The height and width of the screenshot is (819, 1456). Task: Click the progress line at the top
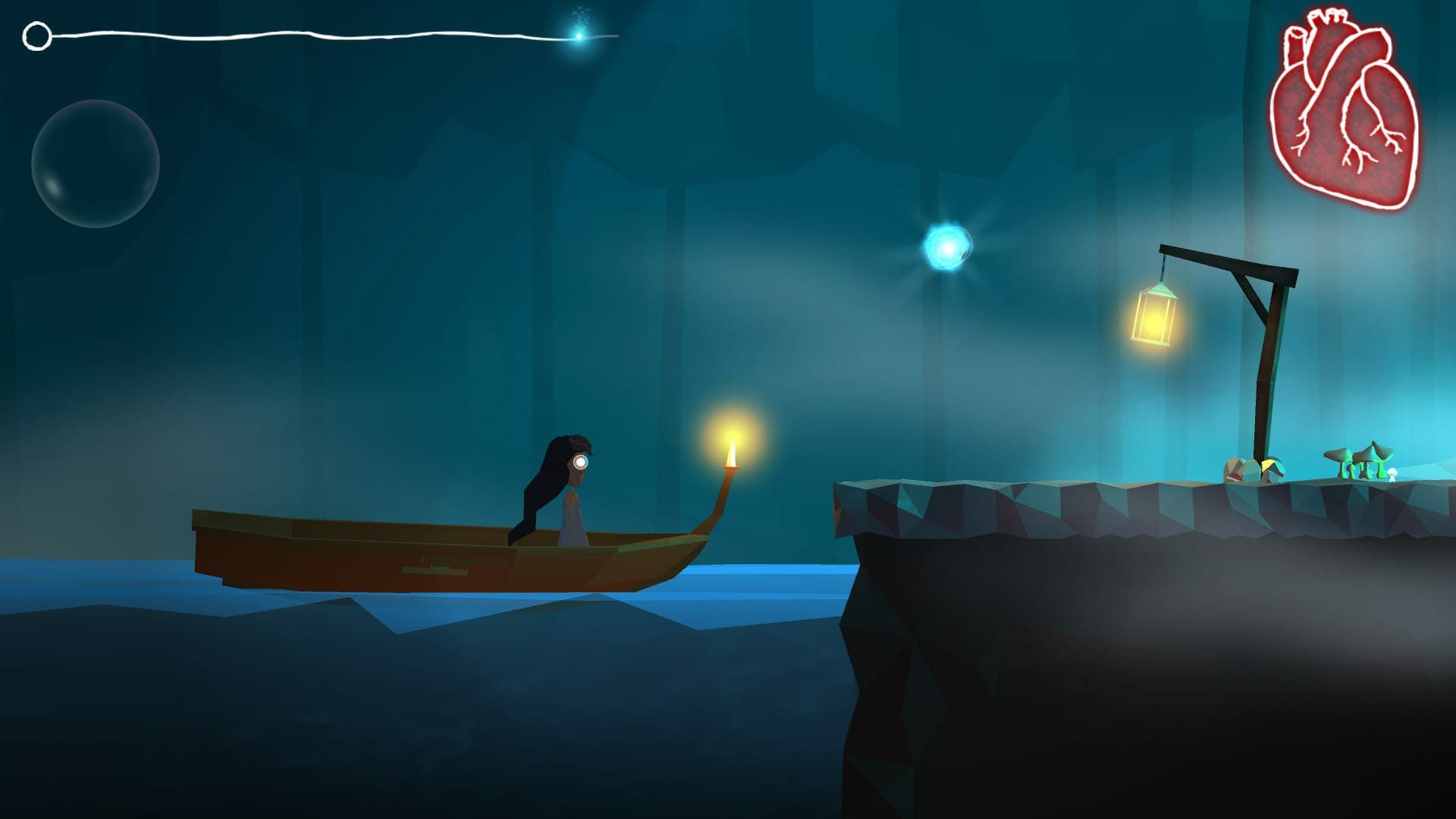[303, 34]
